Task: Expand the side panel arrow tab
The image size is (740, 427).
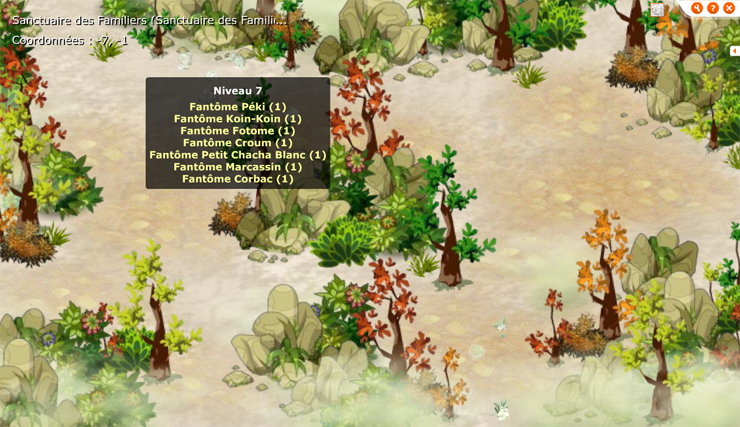Action: pyautogui.click(x=734, y=51)
